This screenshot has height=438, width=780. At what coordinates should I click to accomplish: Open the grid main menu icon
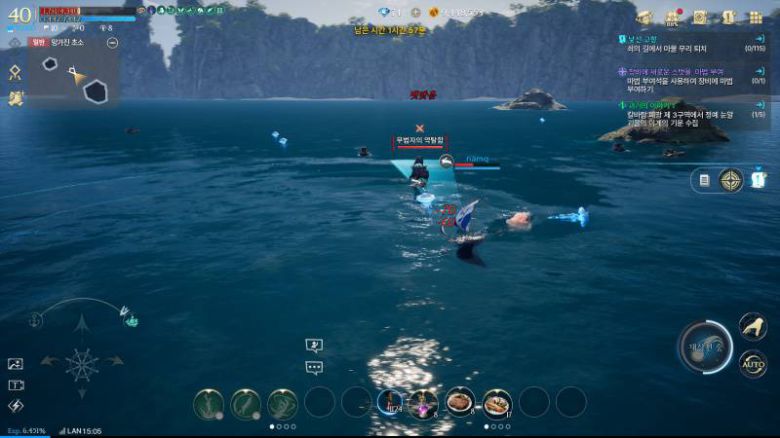tap(757, 17)
